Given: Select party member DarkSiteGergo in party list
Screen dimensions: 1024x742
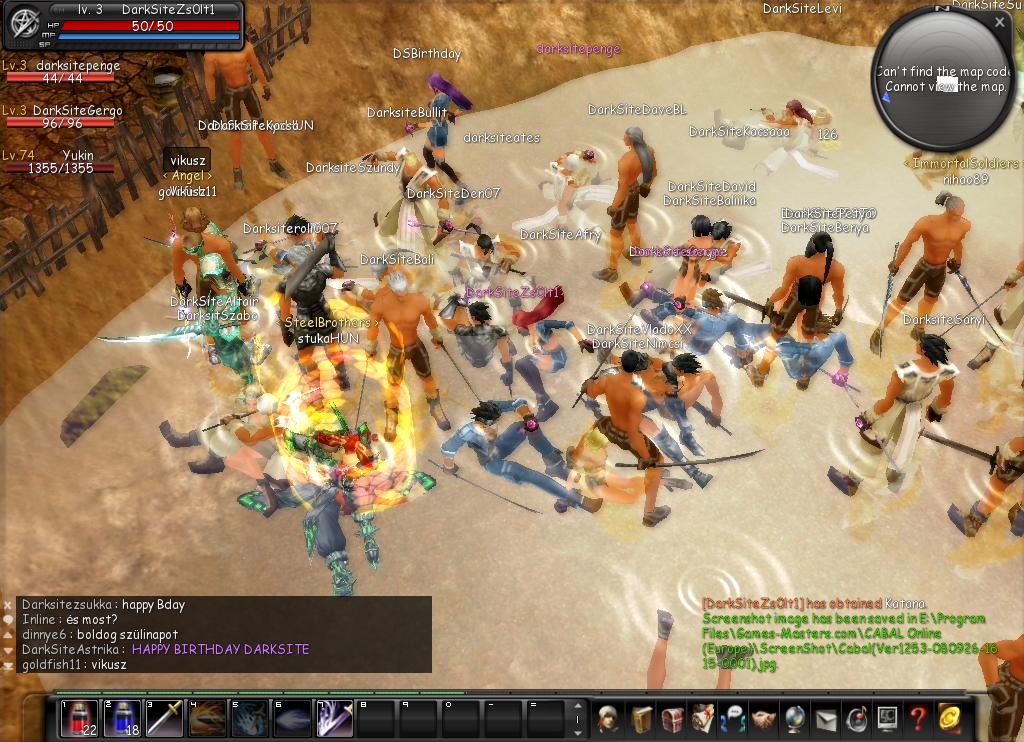Looking at the screenshot, I should (x=62, y=117).
